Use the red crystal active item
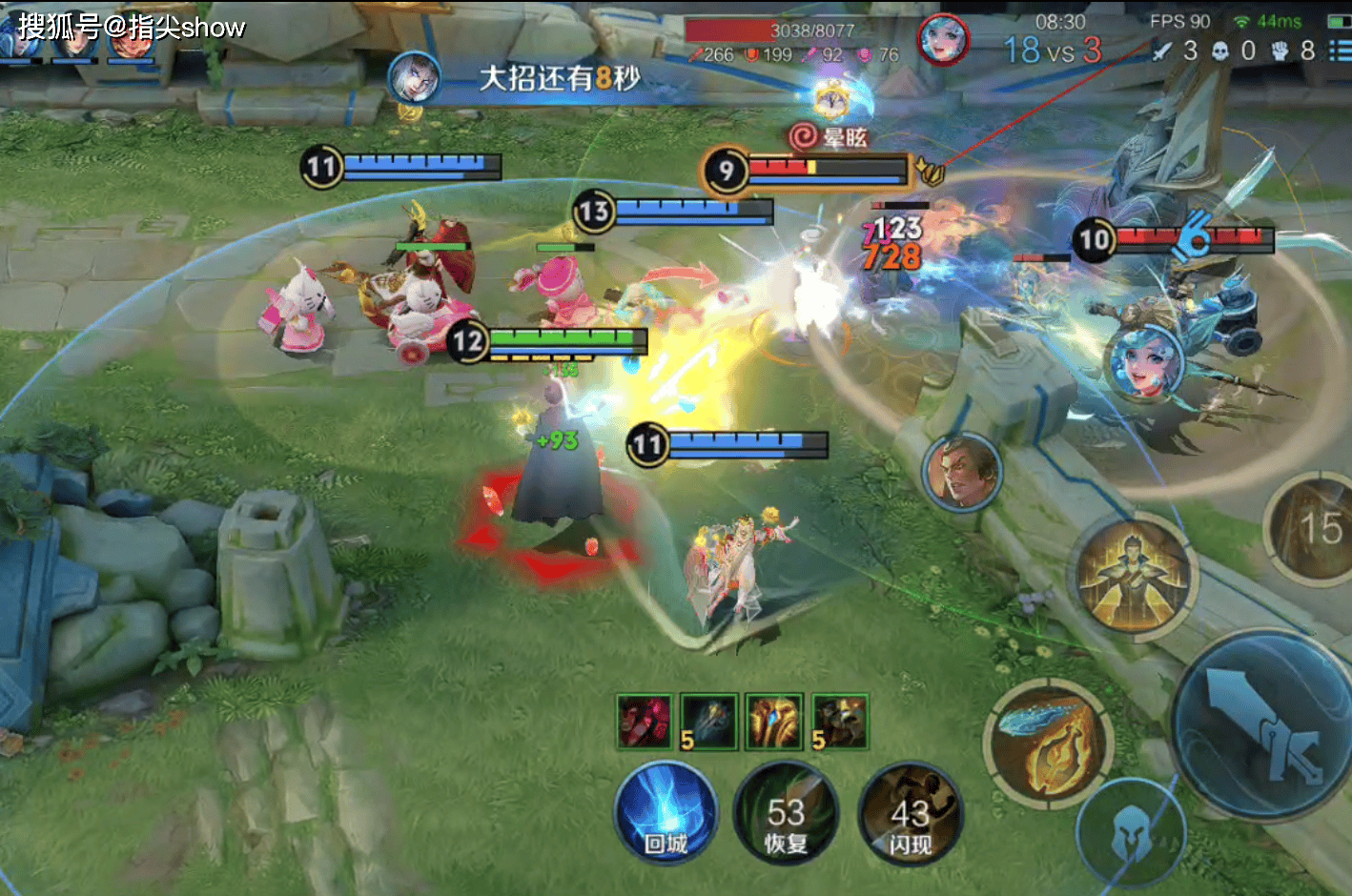Image resolution: width=1352 pixels, height=896 pixels. coord(645,722)
